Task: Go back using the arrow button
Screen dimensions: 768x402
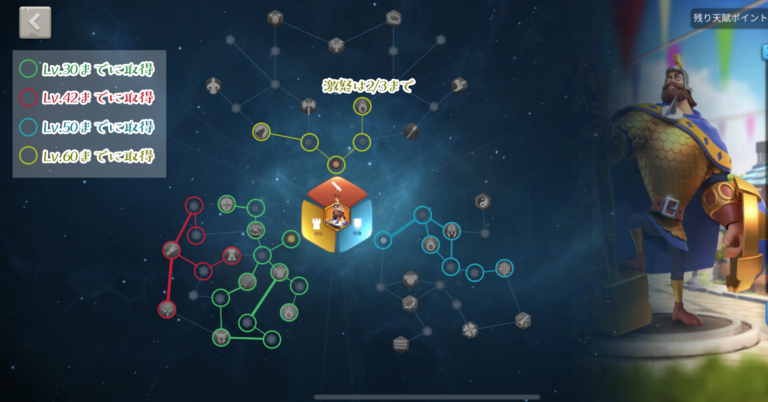Action: pyautogui.click(x=35, y=22)
